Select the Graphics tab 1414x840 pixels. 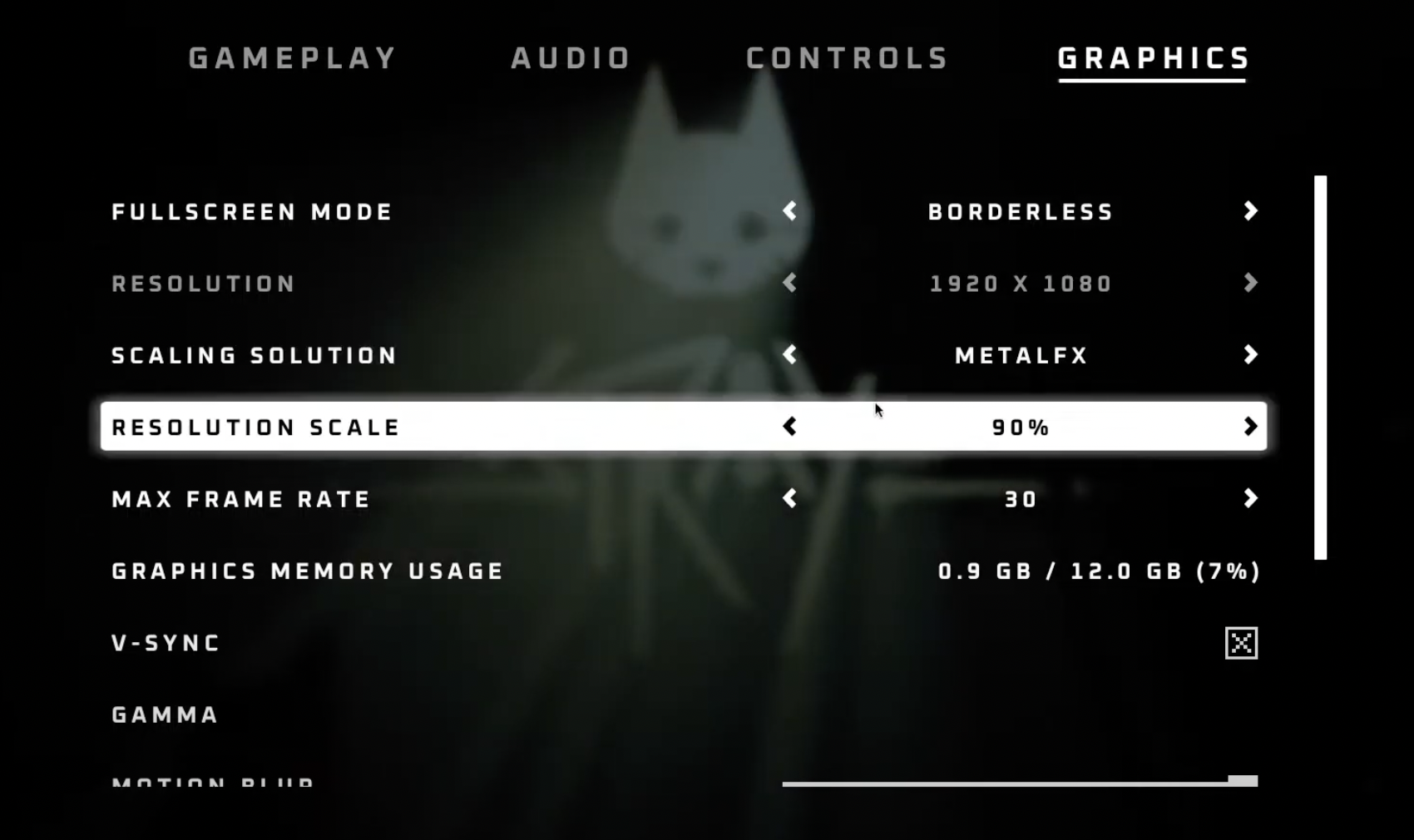(1154, 58)
